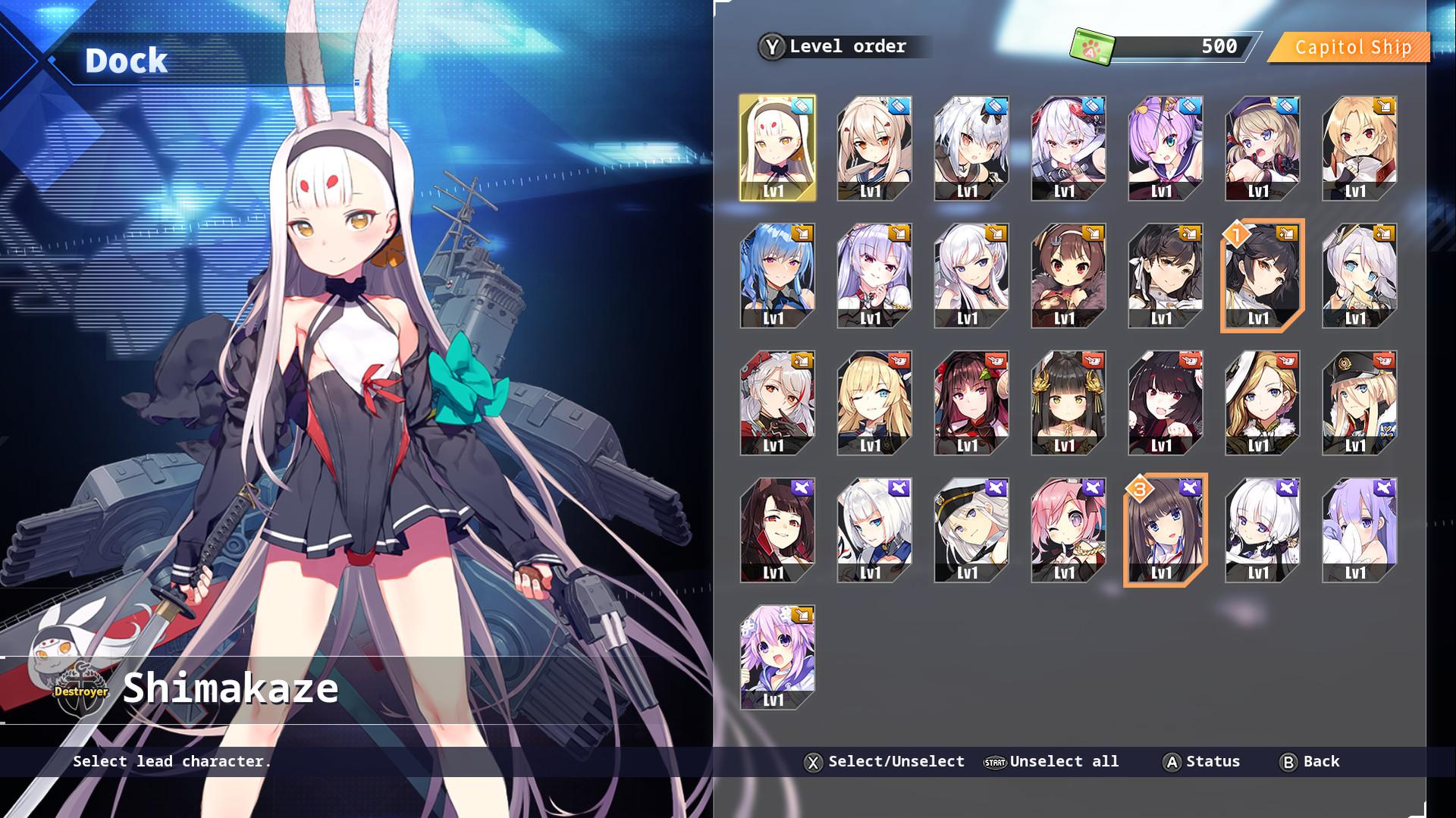The width and height of the screenshot is (1456, 818).
Task: Select the winking pink-haired ship's portrait
Action: click(x=1068, y=529)
